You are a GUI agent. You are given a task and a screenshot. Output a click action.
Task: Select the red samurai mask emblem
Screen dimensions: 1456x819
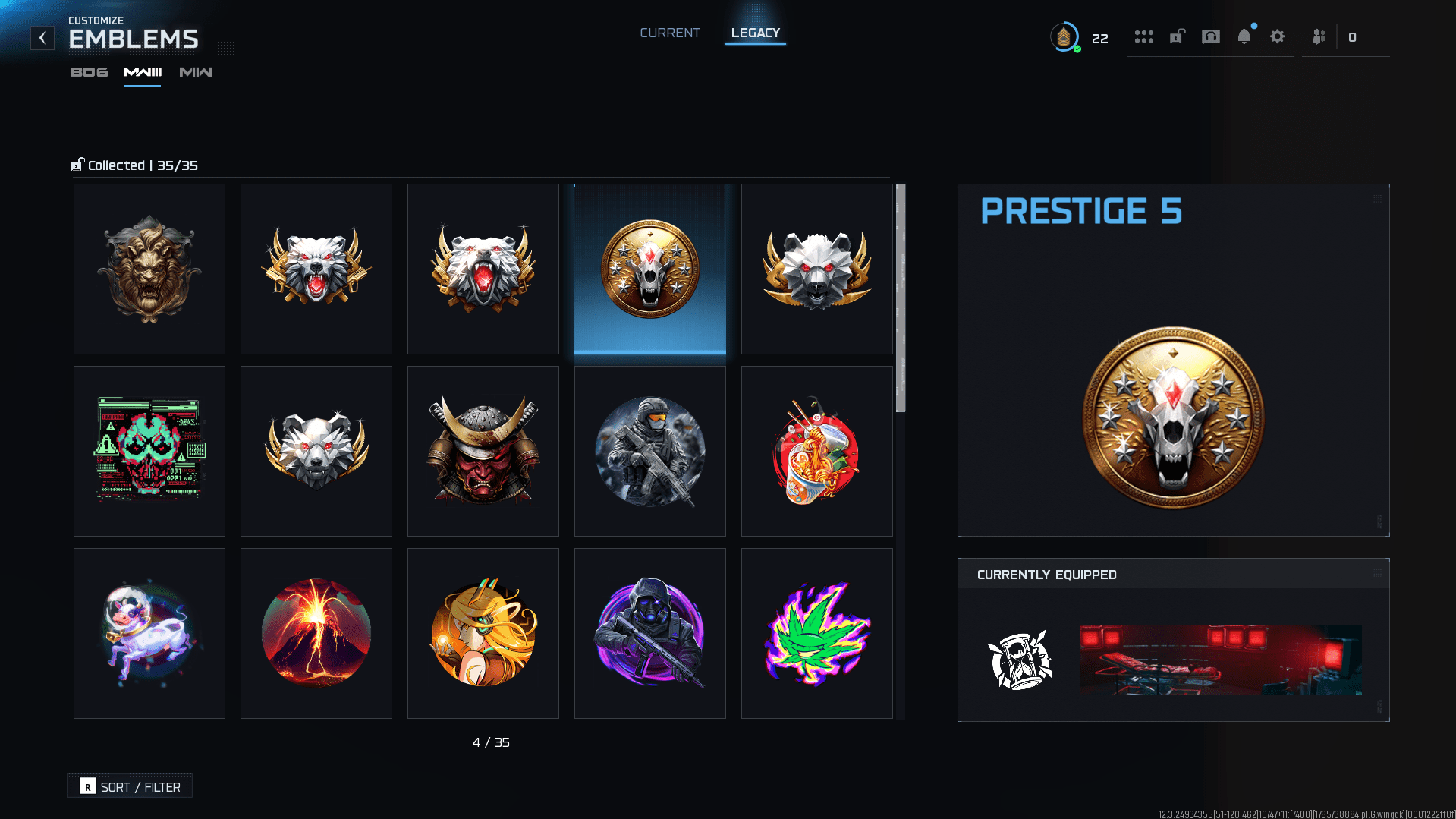pos(483,451)
